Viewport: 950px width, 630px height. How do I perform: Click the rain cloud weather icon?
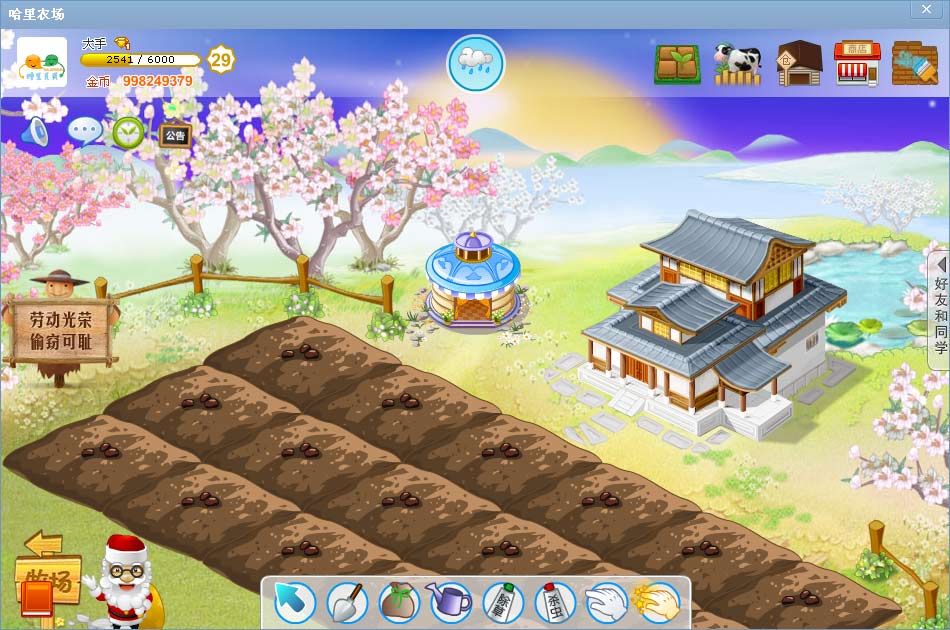click(x=475, y=63)
